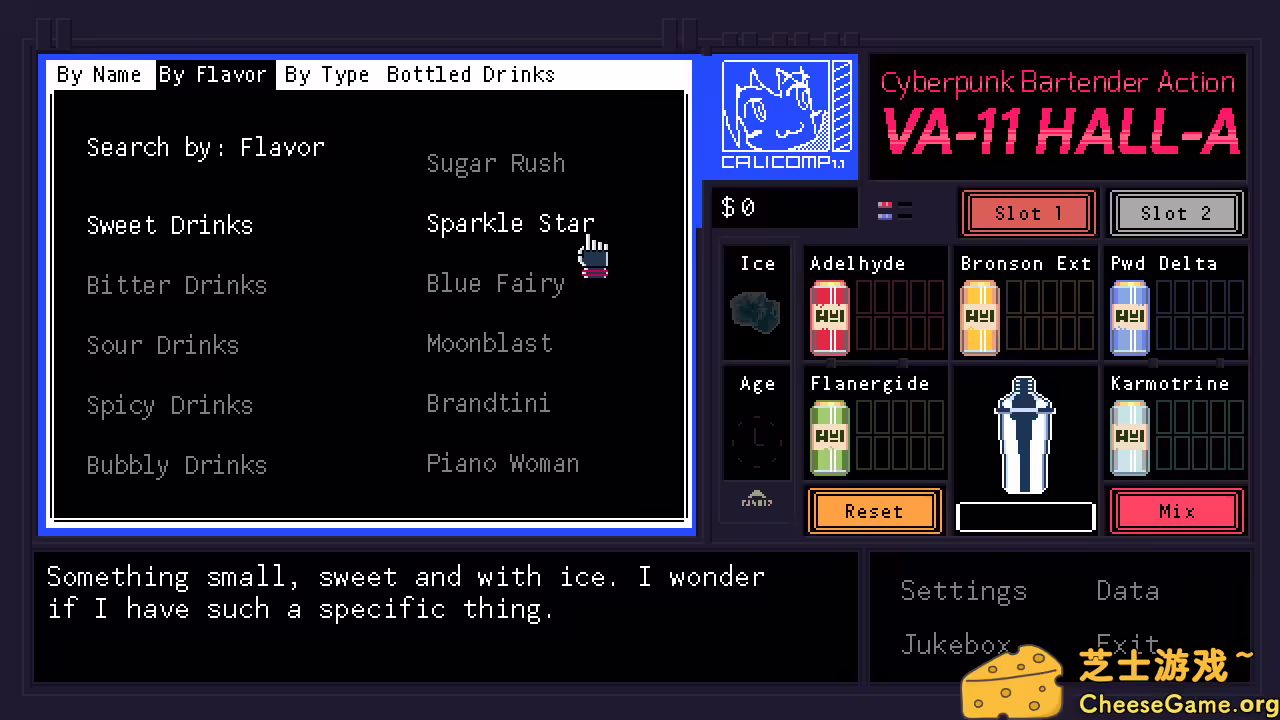Viewport: 1280px width, 720px height.
Task: Open the Bottled Drinks tab
Action: pyautogui.click(x=470, y=74)
